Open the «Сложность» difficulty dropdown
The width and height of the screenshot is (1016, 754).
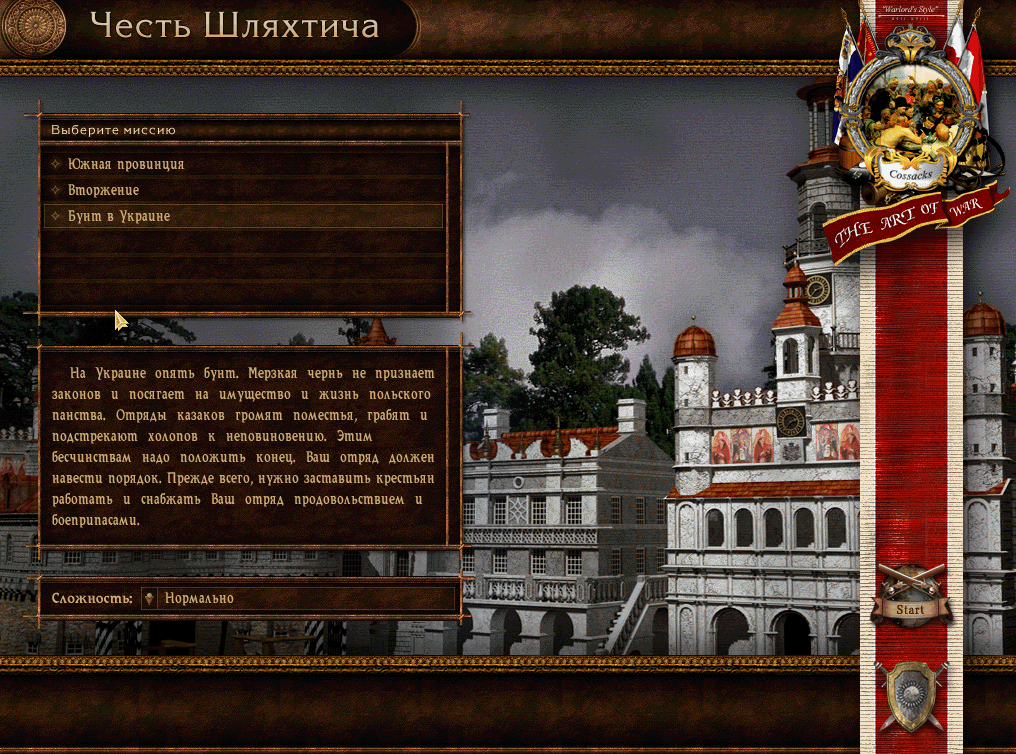pyautogui.click(x=297, y=598)
